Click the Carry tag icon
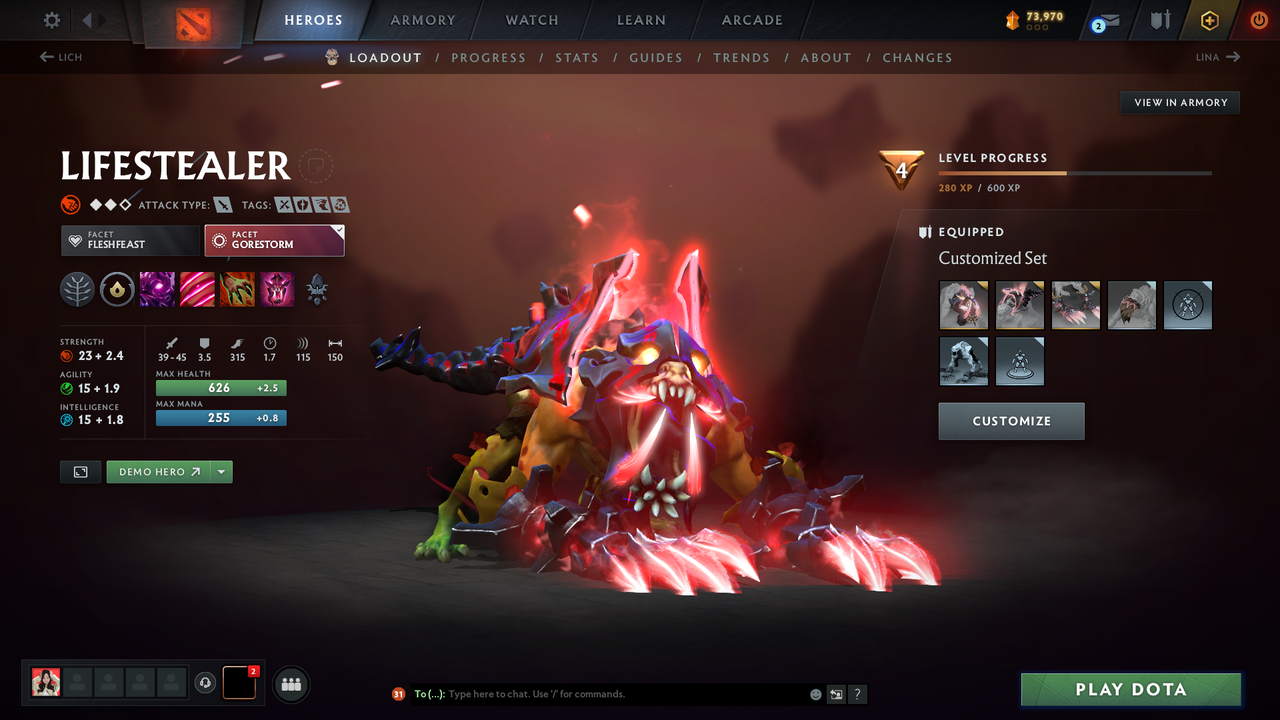Image resolution: width=1280 pixels, height=720 pixels. tap(284, 204)
